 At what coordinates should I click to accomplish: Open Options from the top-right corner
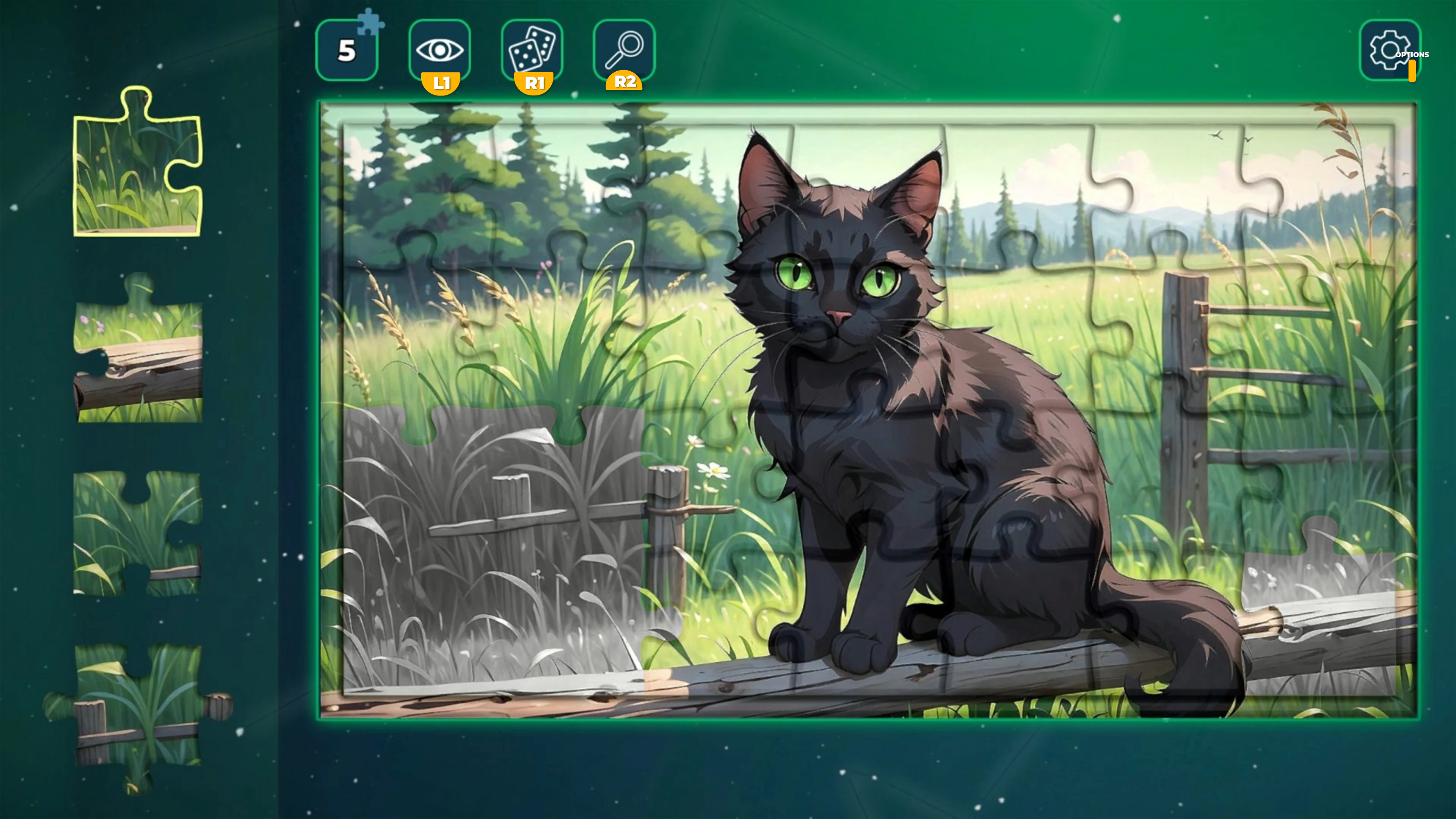coord(1390,50)
